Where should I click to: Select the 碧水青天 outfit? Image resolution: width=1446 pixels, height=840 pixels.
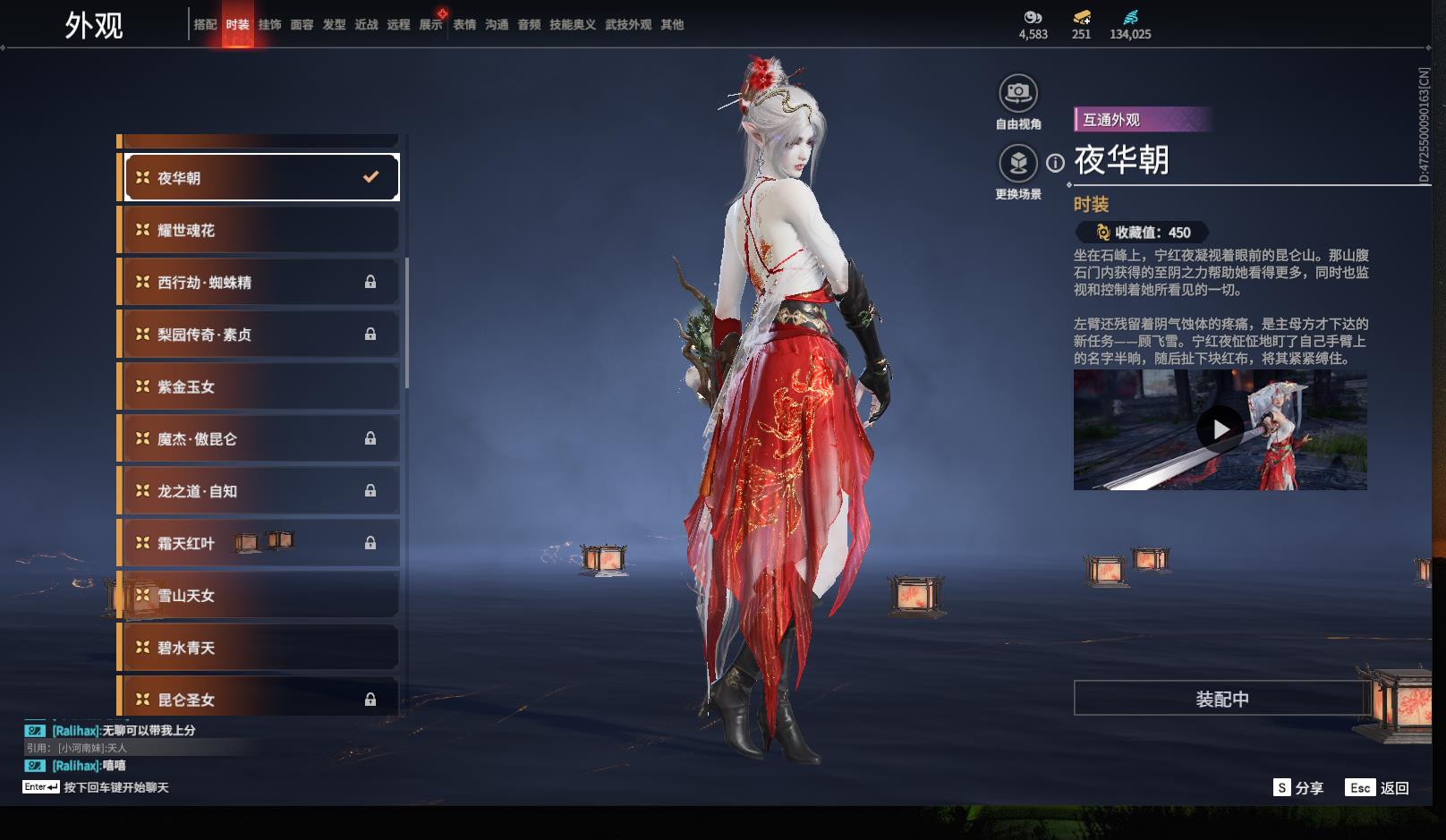tap(259, 648)
